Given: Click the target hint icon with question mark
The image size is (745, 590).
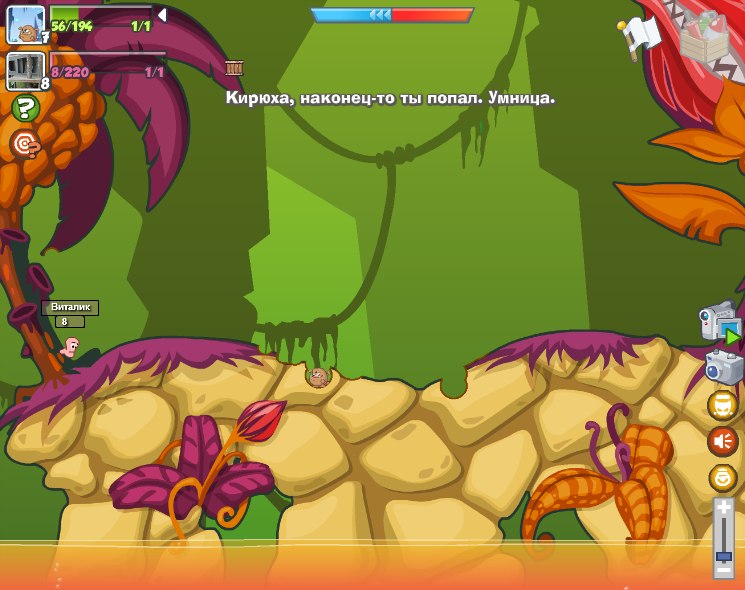Looking at the screenshot, I should [x=26, y=145].
